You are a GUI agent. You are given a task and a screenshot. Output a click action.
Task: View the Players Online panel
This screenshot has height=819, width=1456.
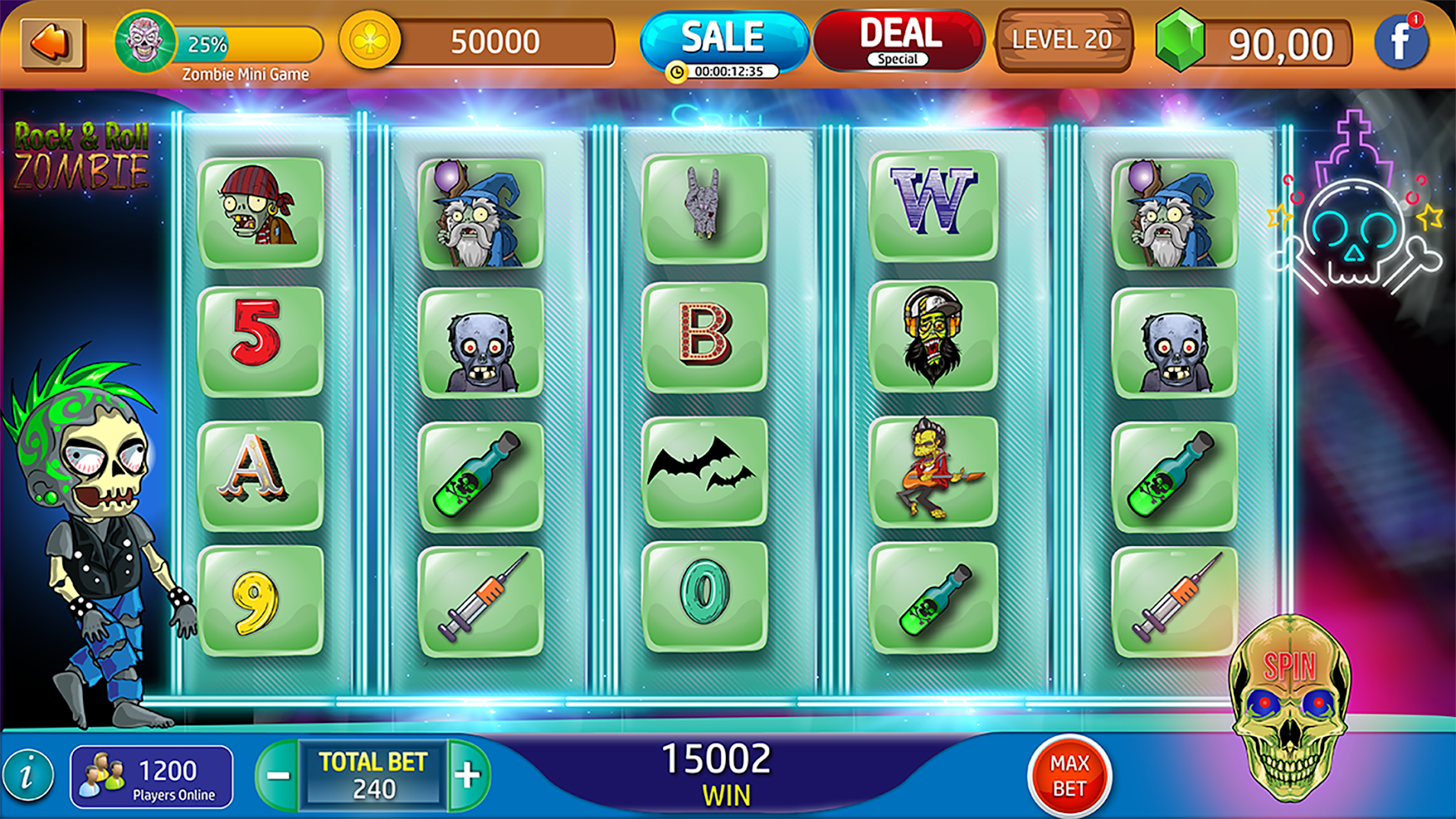click(x=152, y=778)
